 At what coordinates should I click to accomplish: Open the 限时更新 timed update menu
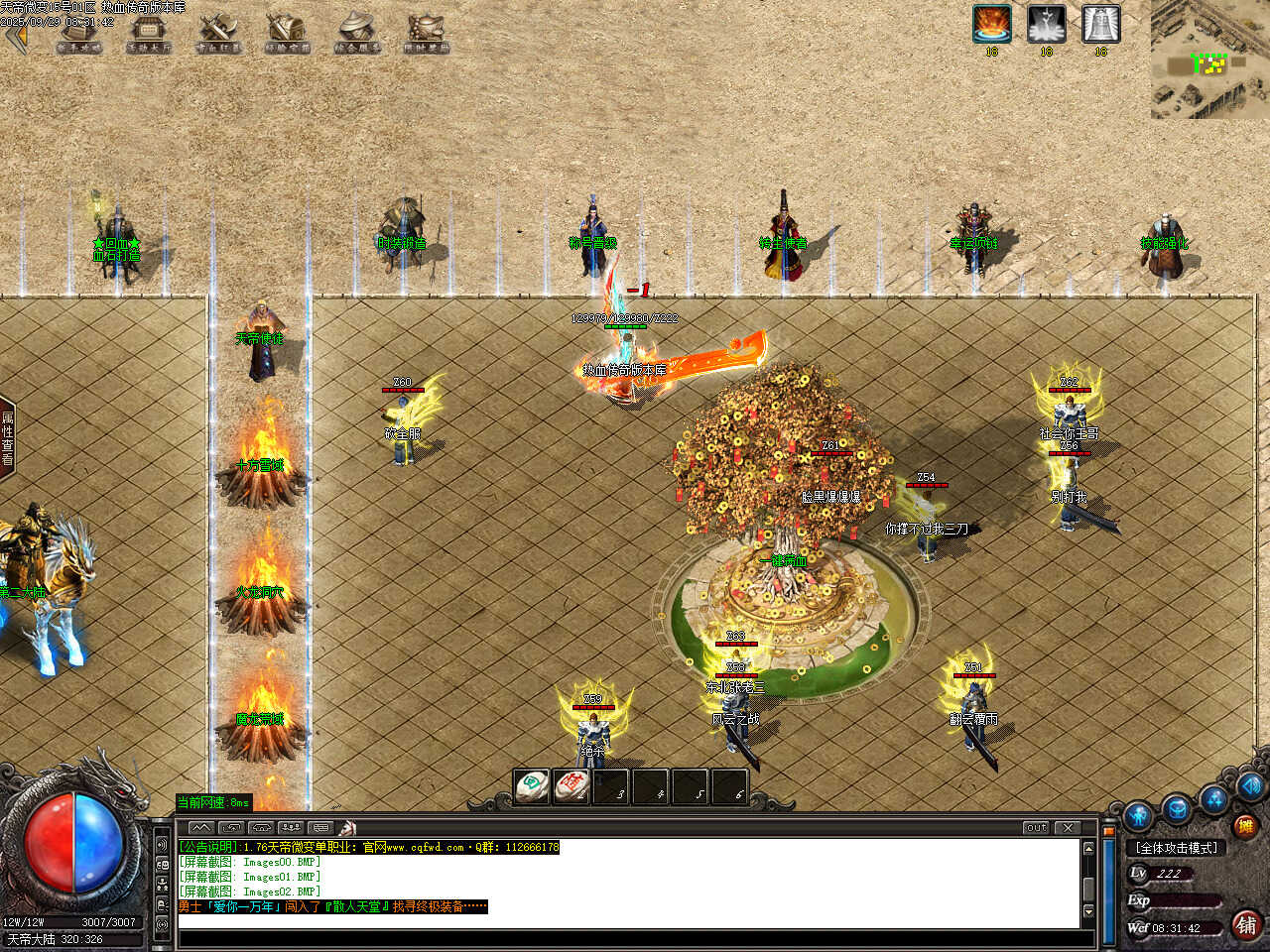coord(427,33)
